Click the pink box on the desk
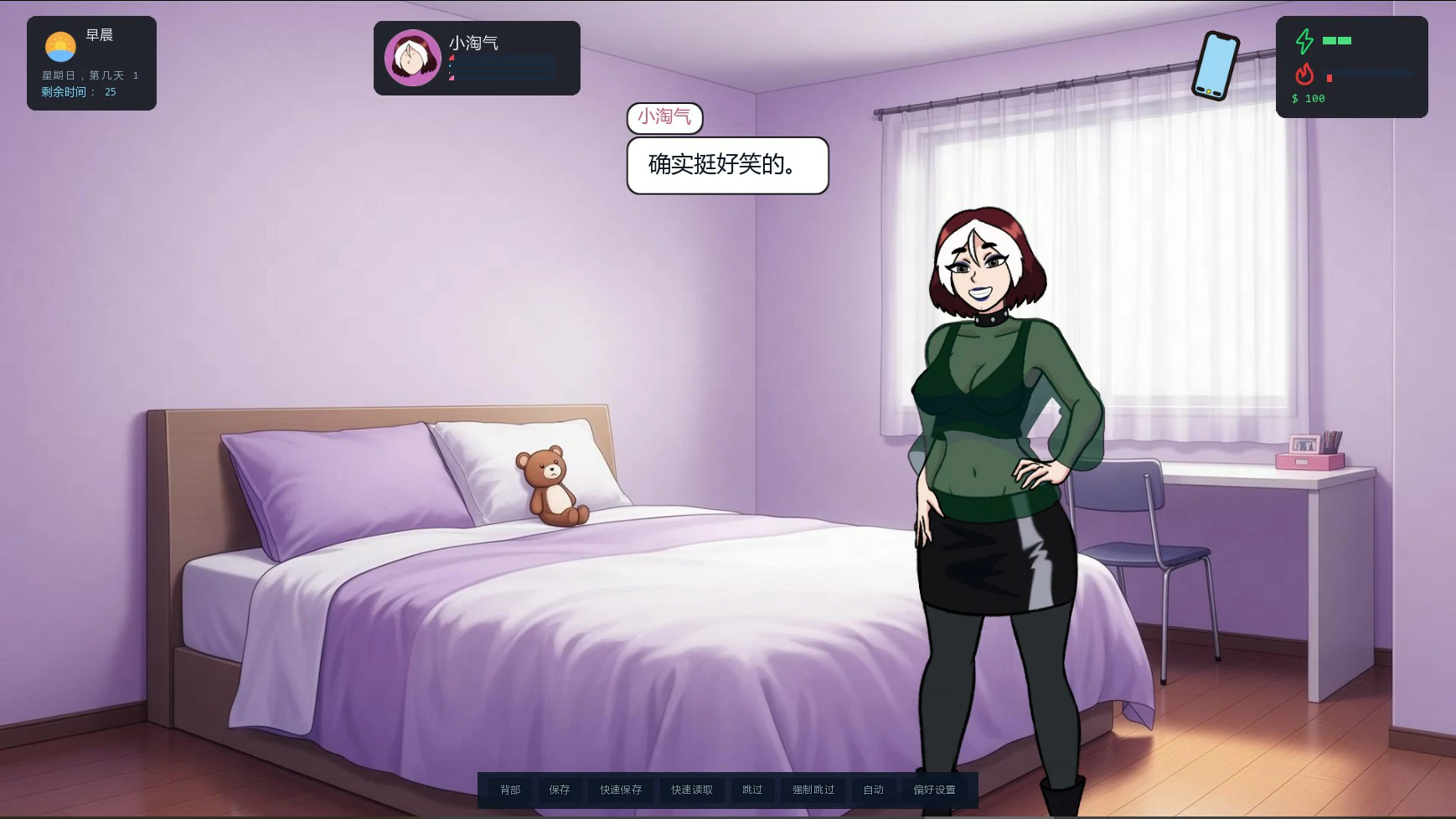The height and width of the screenshot is (819, 1456). 1309,461
